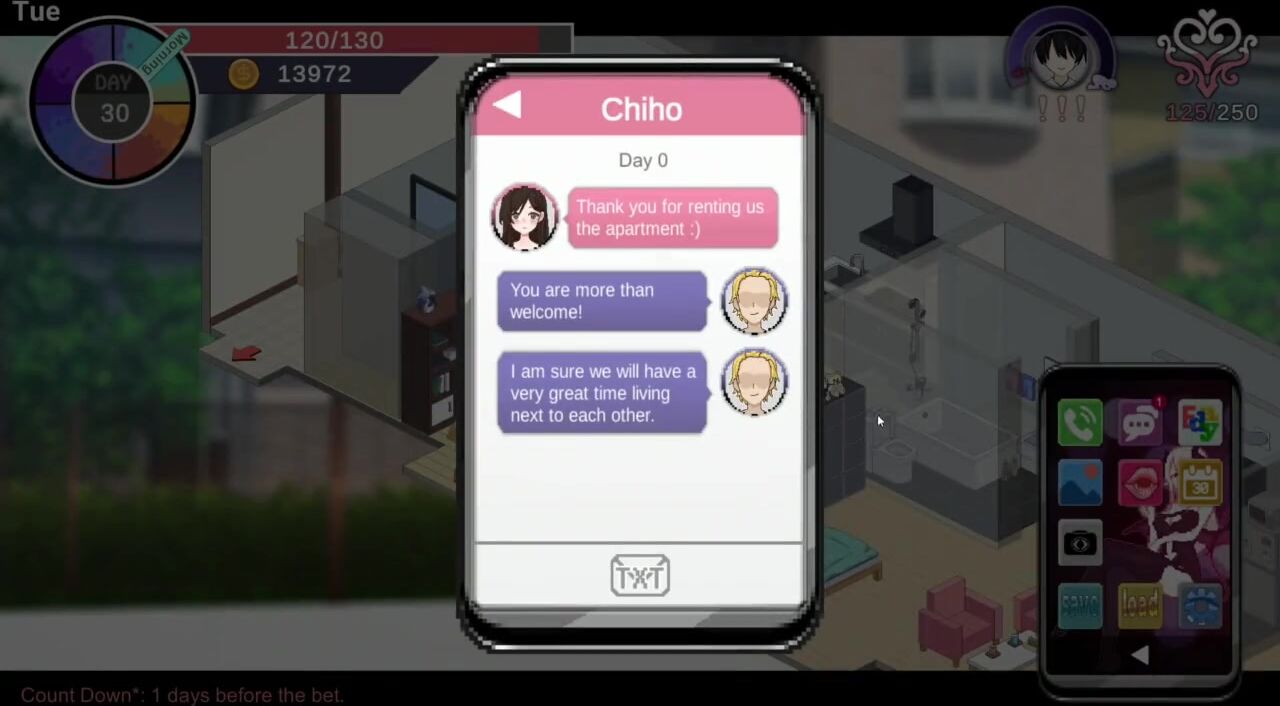
Task: Open the calendar app
Action: tap(1200, 483)
